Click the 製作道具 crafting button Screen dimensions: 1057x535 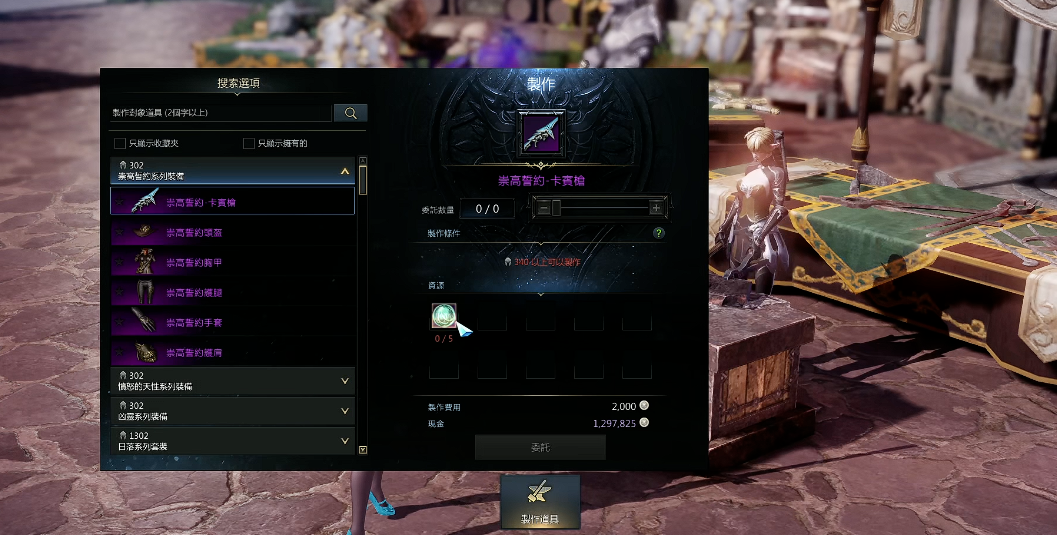coord(540,502)
